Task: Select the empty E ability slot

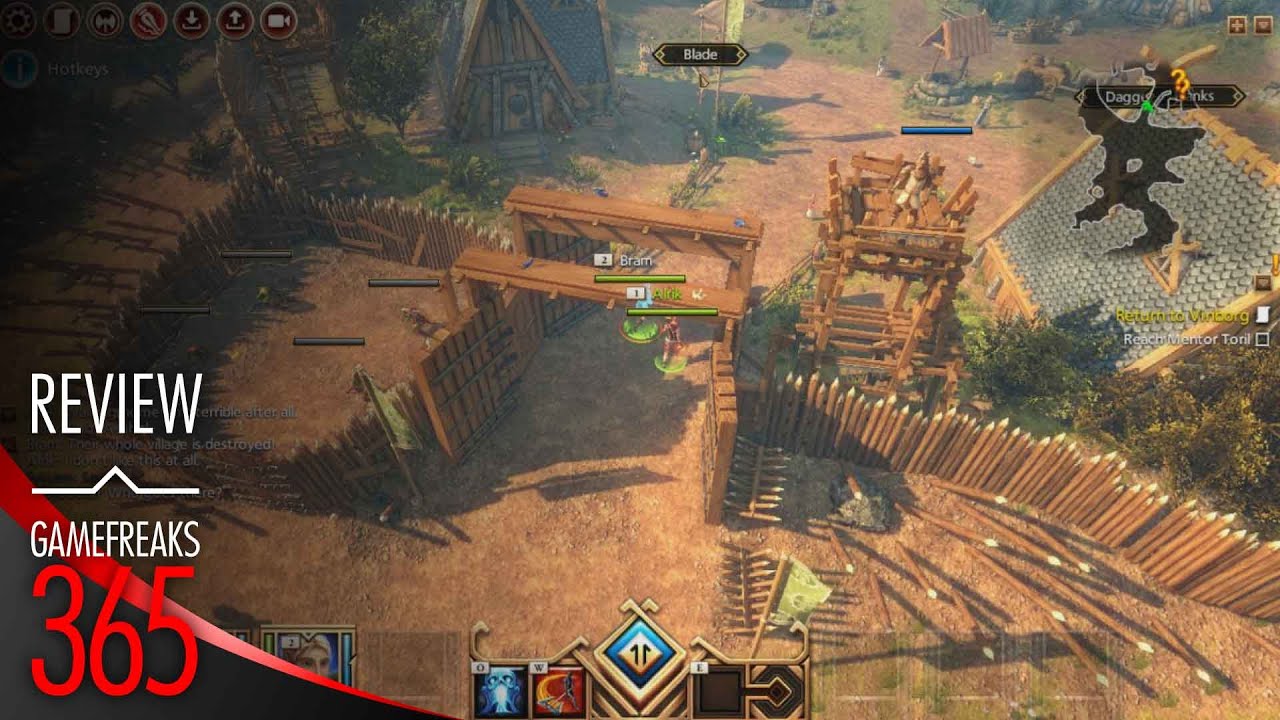Action: point(717,690)
